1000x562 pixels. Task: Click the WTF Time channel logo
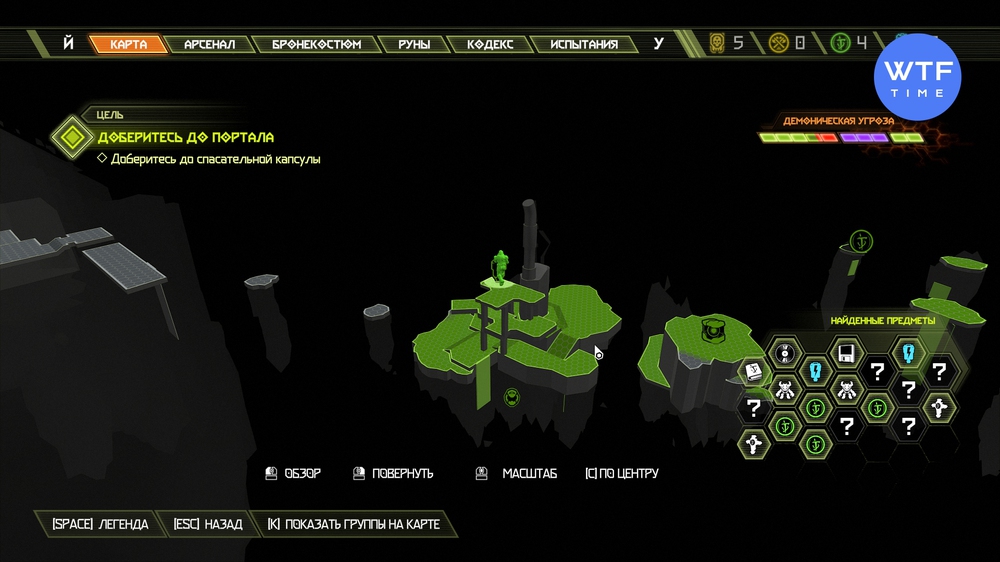point(917,77)
